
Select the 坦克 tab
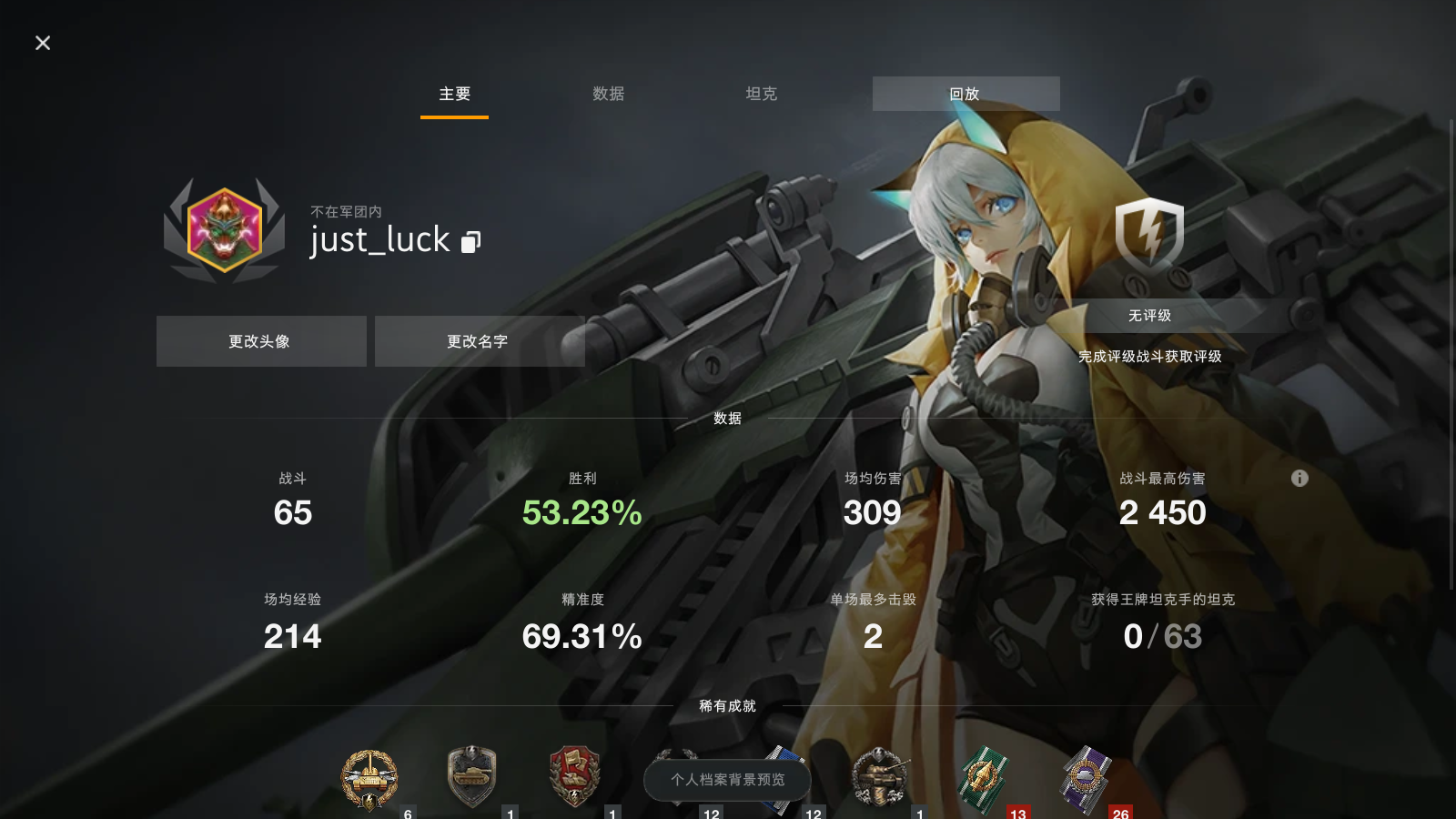pos(761,94)
